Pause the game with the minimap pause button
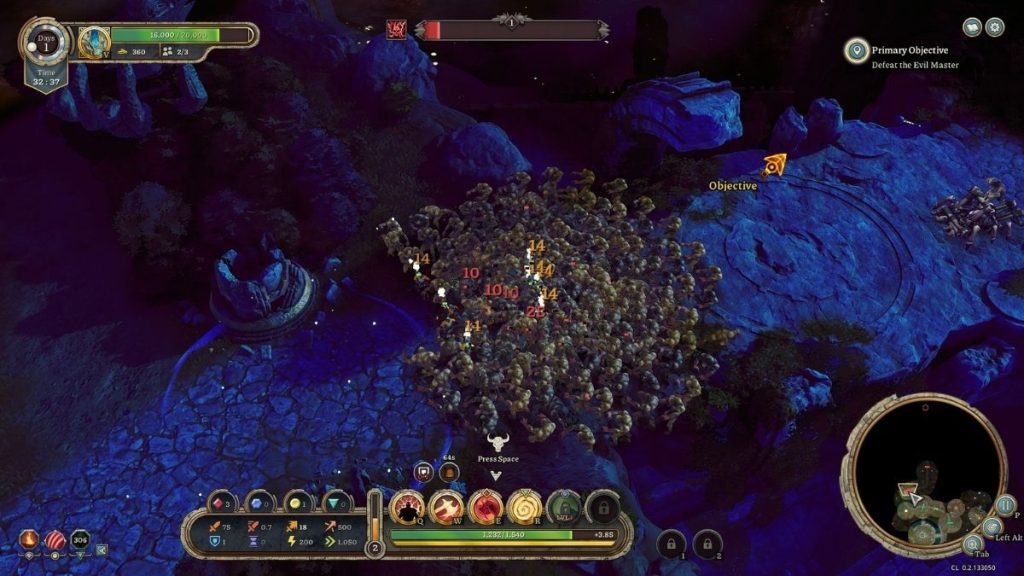This screenshot has height=576, width=1024. [1004, 505]
